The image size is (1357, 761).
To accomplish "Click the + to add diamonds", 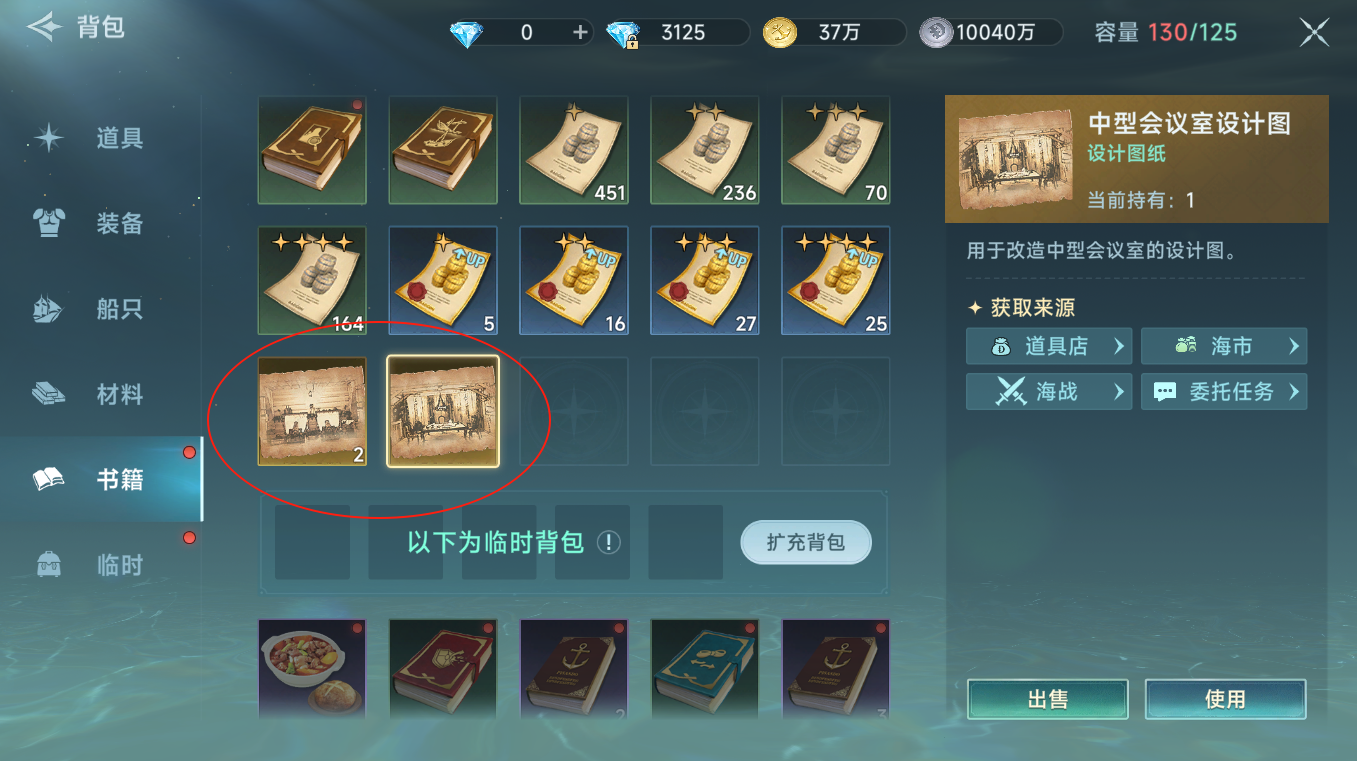I will pyautogui.click(x=578, y=31).
